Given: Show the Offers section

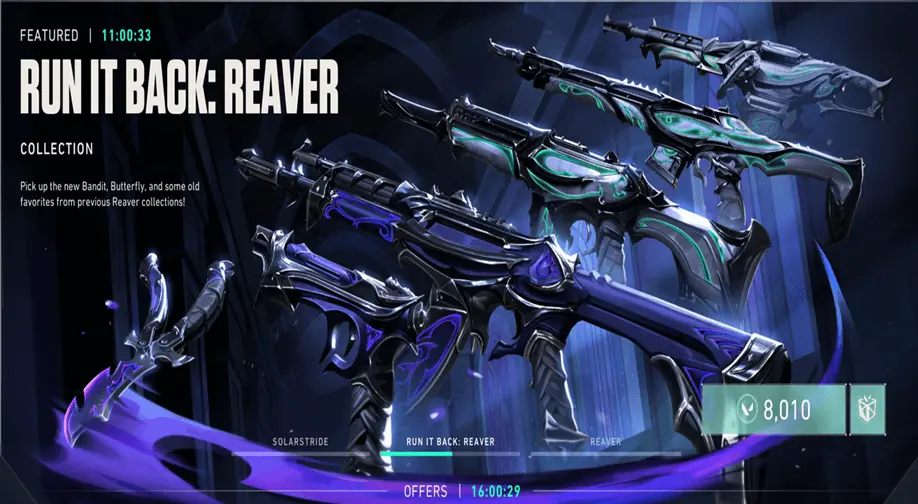Looking at the screenshot, I should 424,492.
